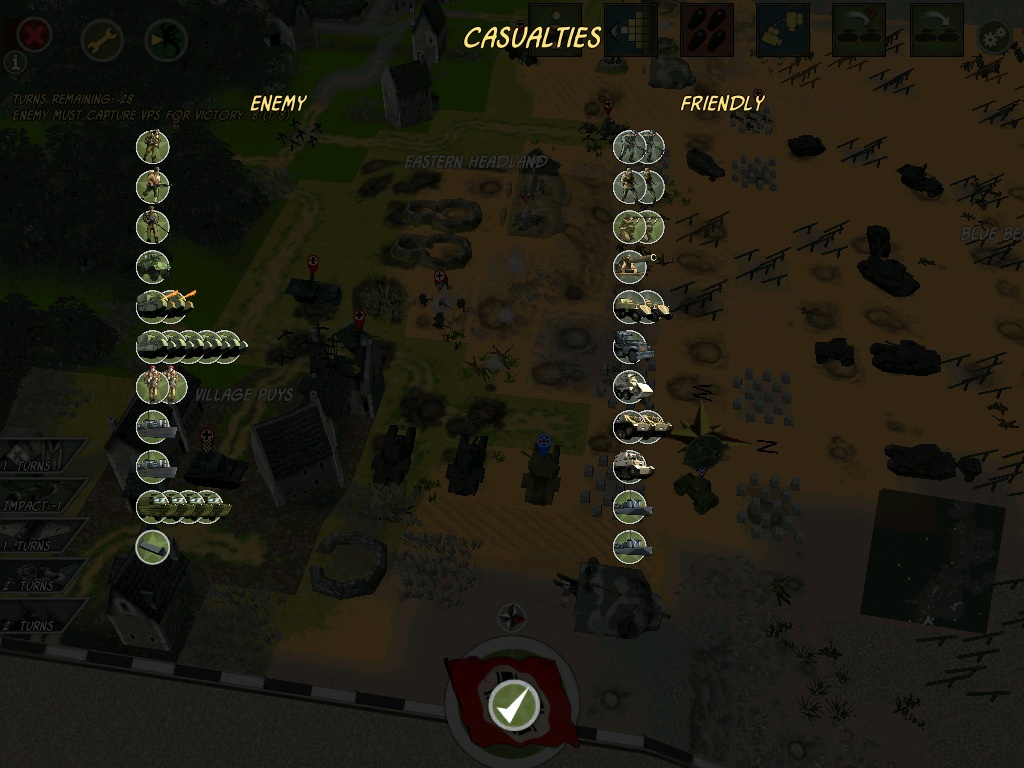This screenshot has width=1024, height=768.
Task: Open the wrench tools button
Action: (101, 40)
